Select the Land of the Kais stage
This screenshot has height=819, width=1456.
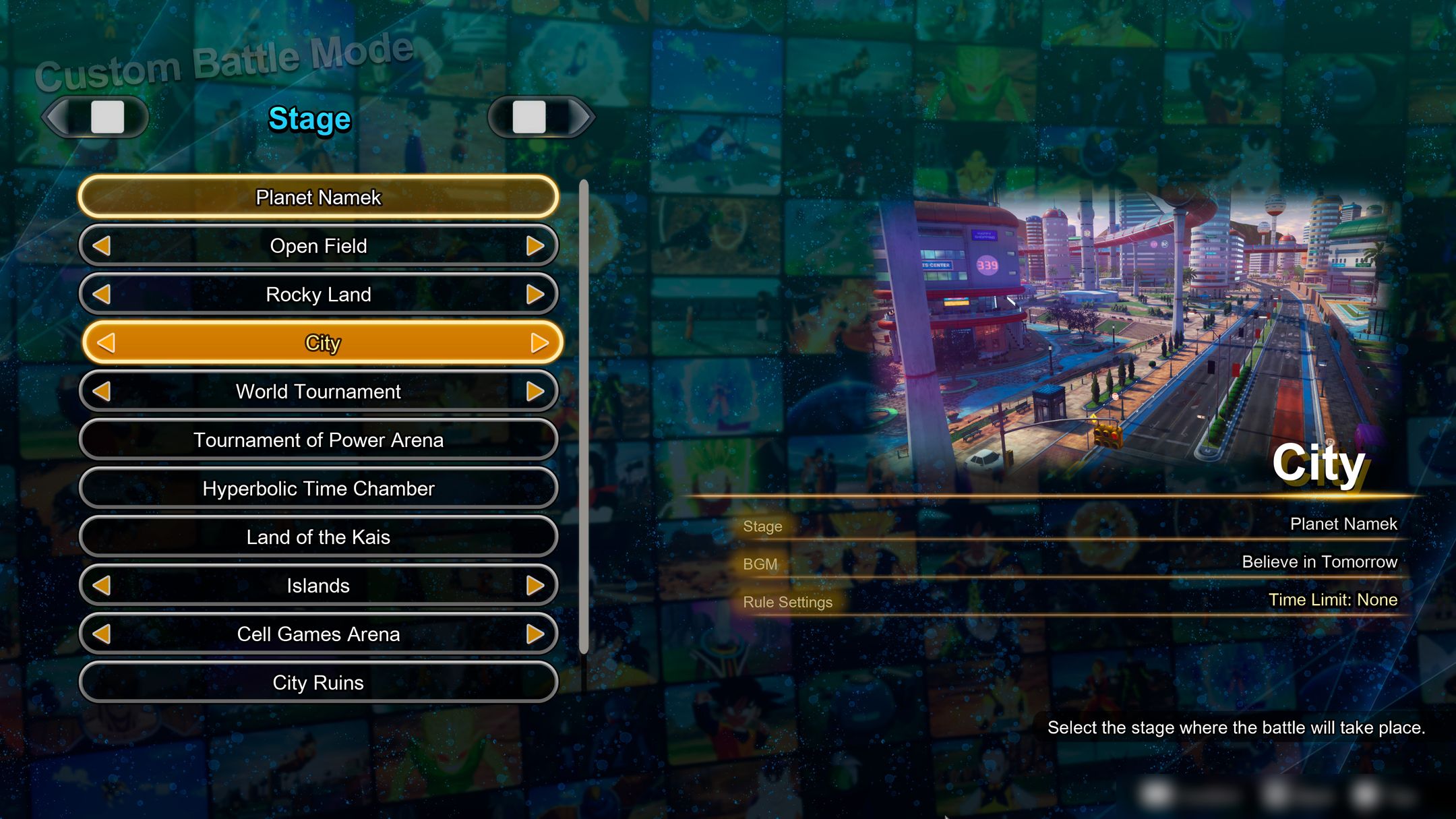pyautogui.click(x=318, y=537)
